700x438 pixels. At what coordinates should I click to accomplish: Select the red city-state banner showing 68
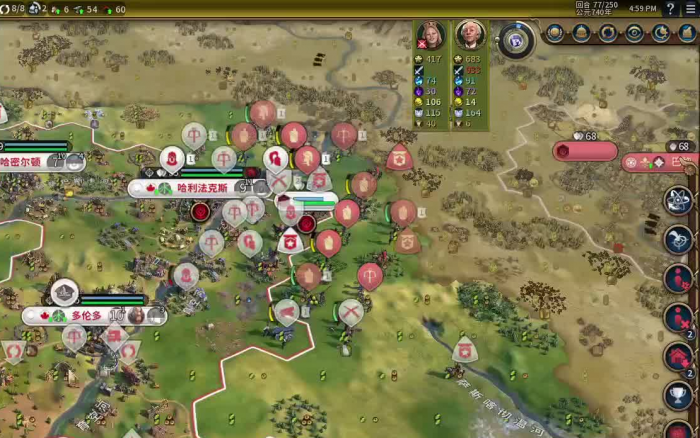(585, 151)
